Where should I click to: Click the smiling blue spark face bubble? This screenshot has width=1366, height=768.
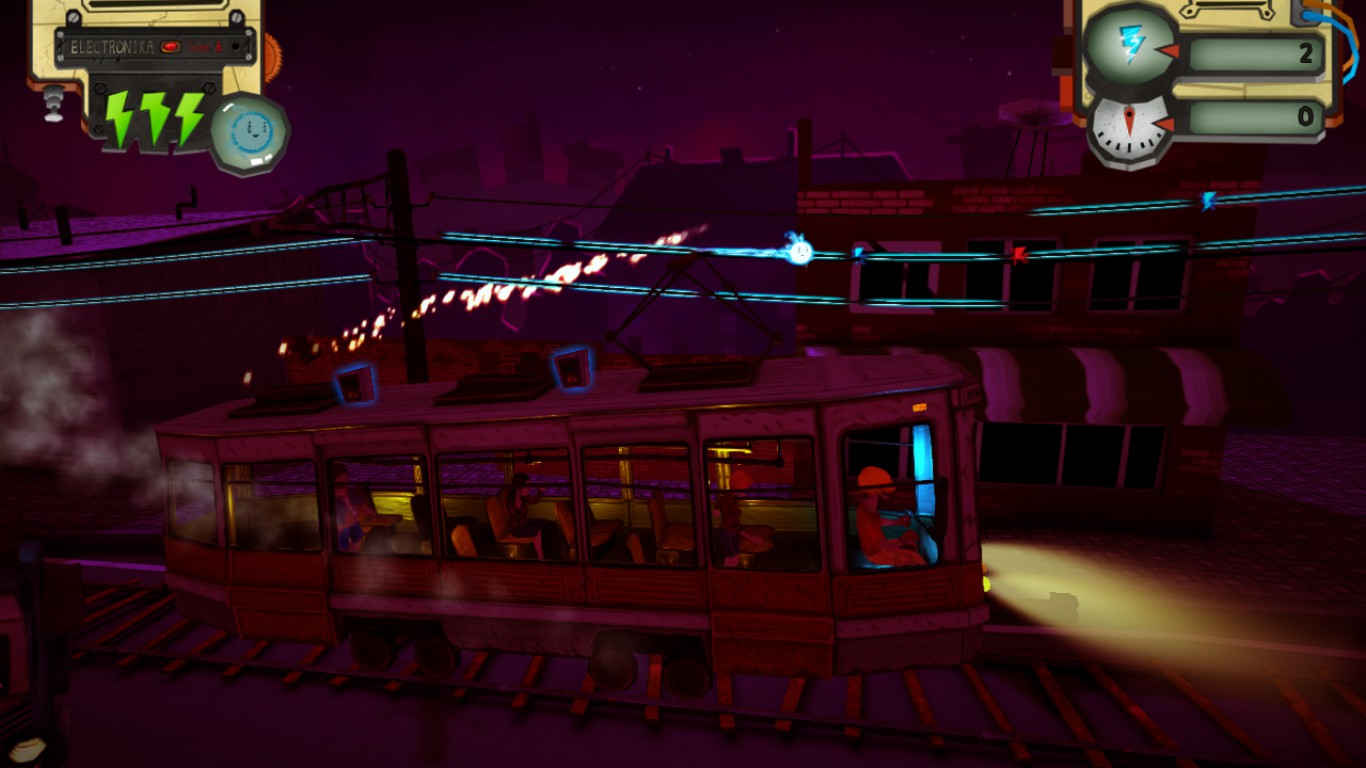tap(249, 132)
